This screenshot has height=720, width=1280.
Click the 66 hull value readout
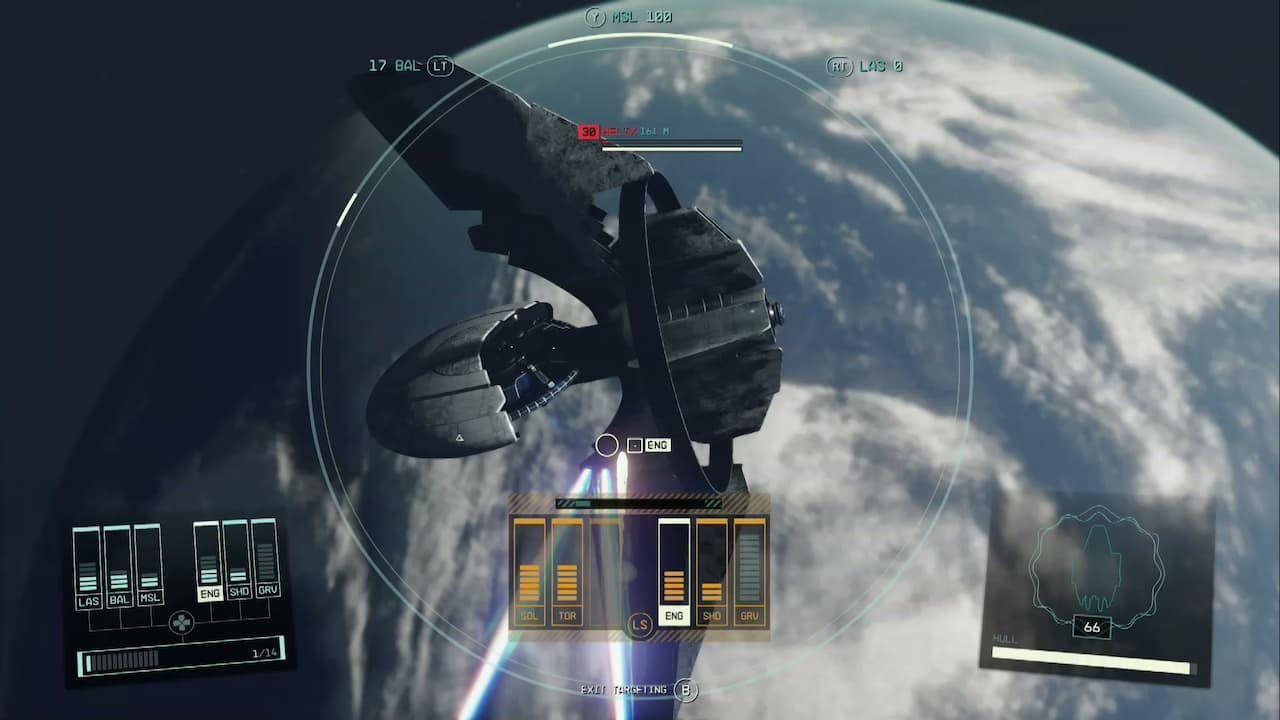pos(1093,628)
